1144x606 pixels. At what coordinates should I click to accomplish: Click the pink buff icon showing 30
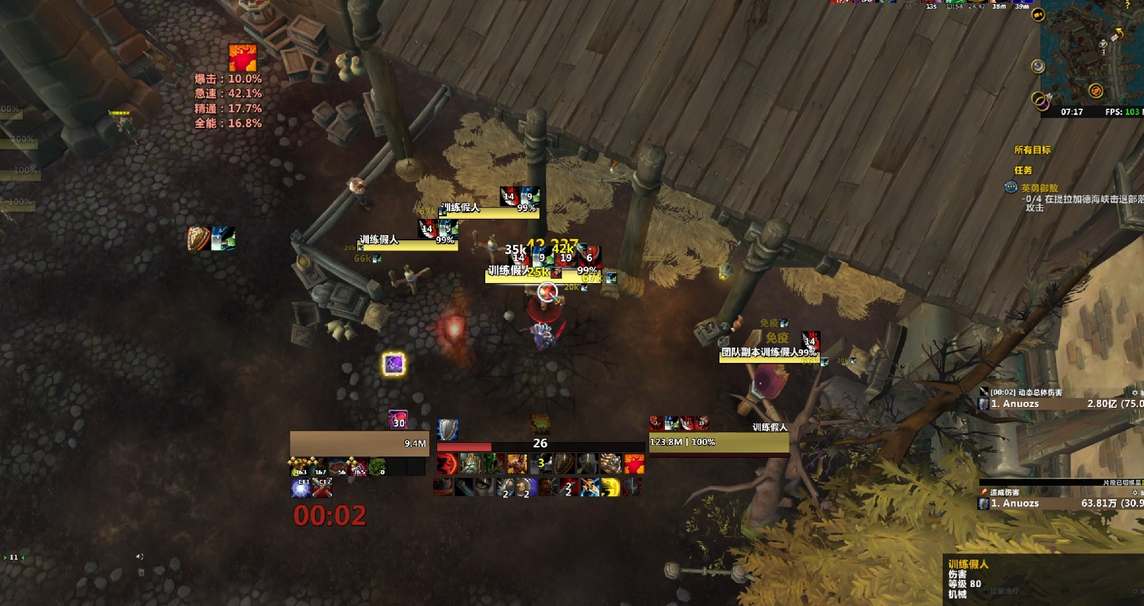[x=398, y=420]
